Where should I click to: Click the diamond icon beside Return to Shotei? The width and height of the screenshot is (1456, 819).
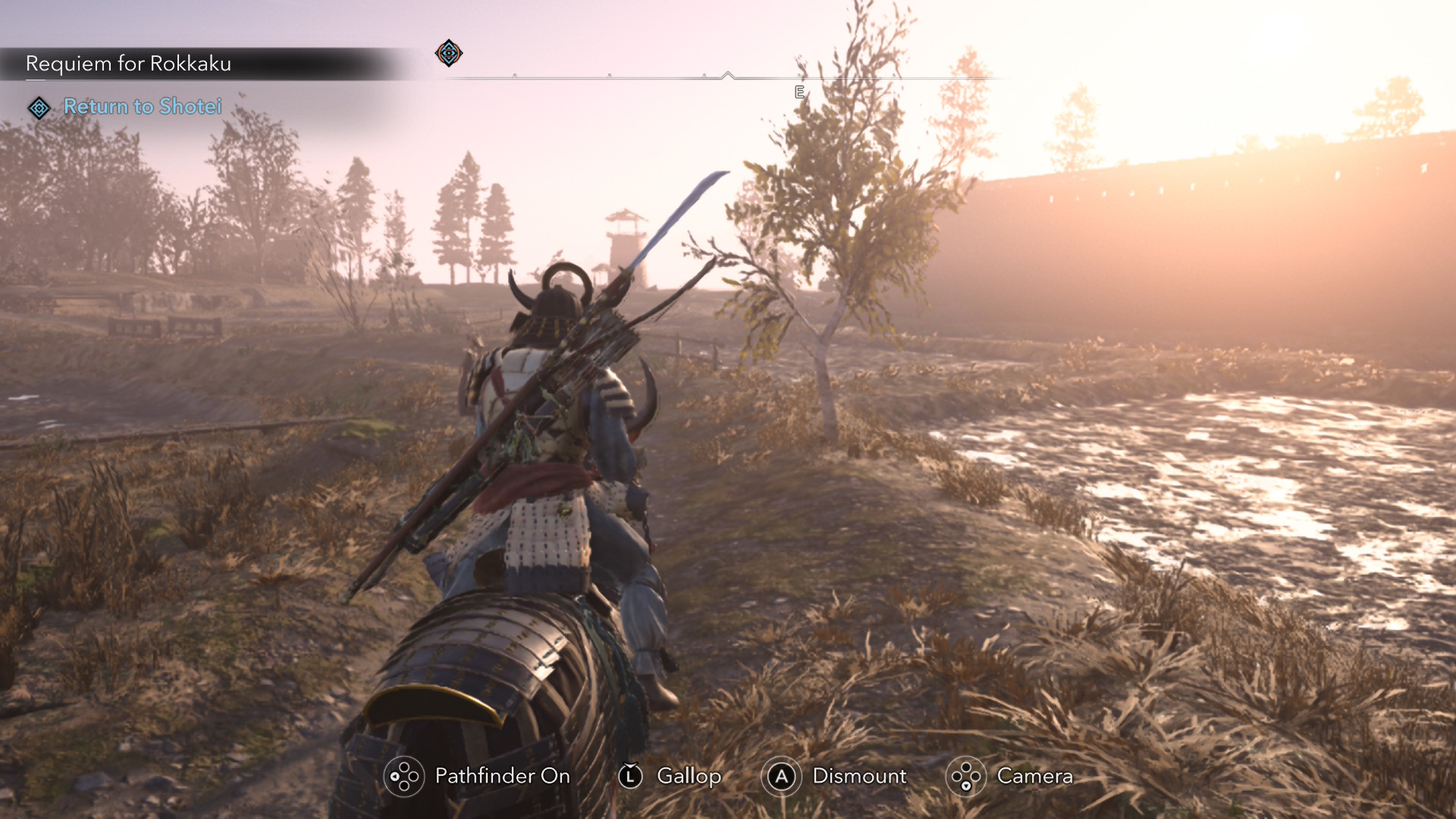[x=39, y=108]
